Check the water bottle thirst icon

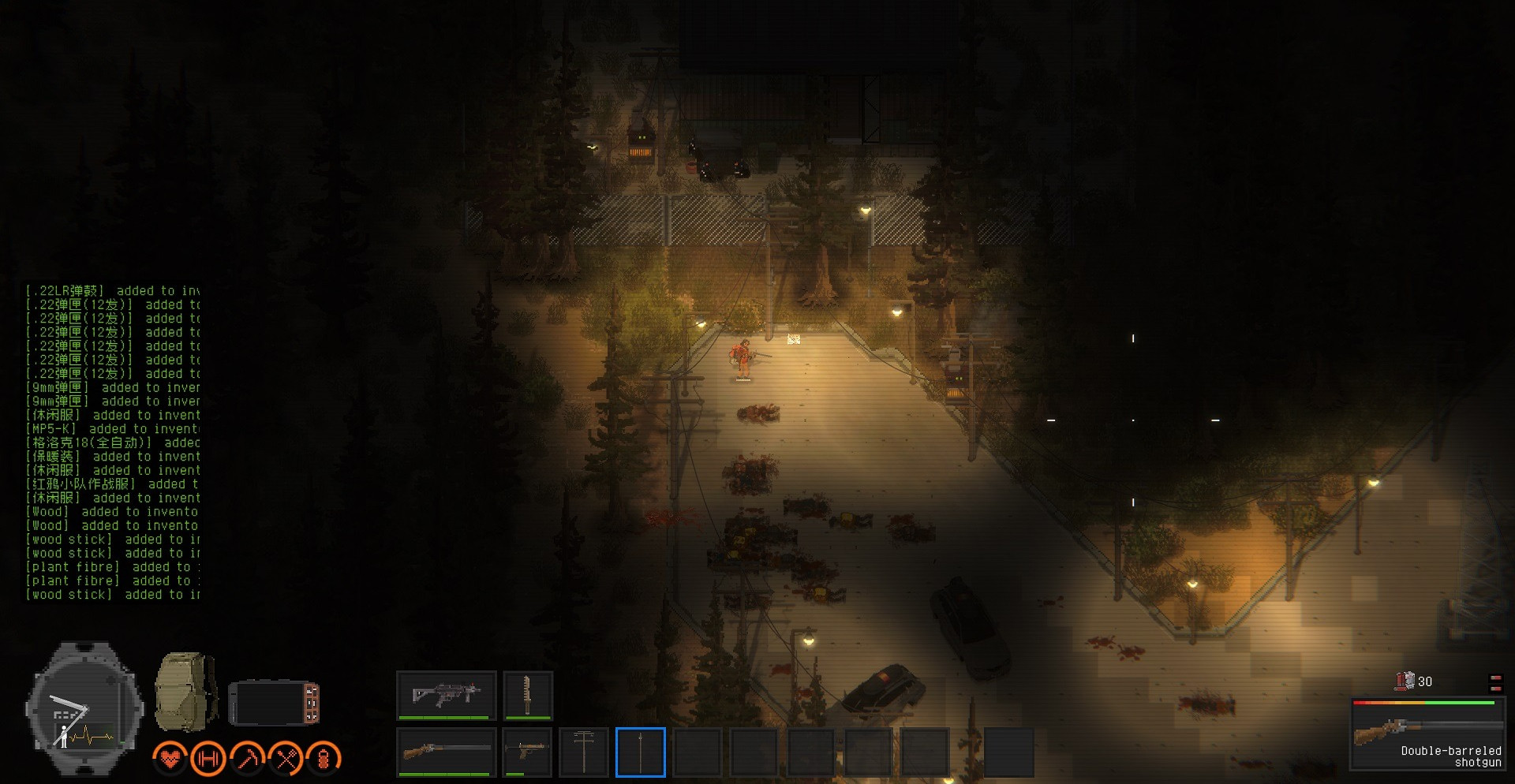324,759
